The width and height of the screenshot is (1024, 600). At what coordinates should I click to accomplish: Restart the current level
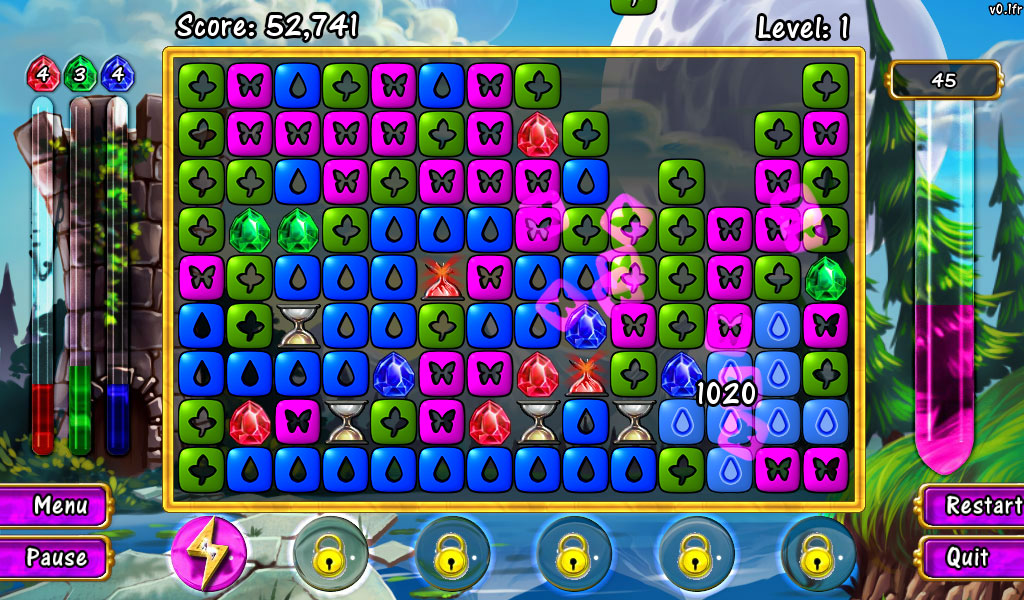click(x=970, y=505)
